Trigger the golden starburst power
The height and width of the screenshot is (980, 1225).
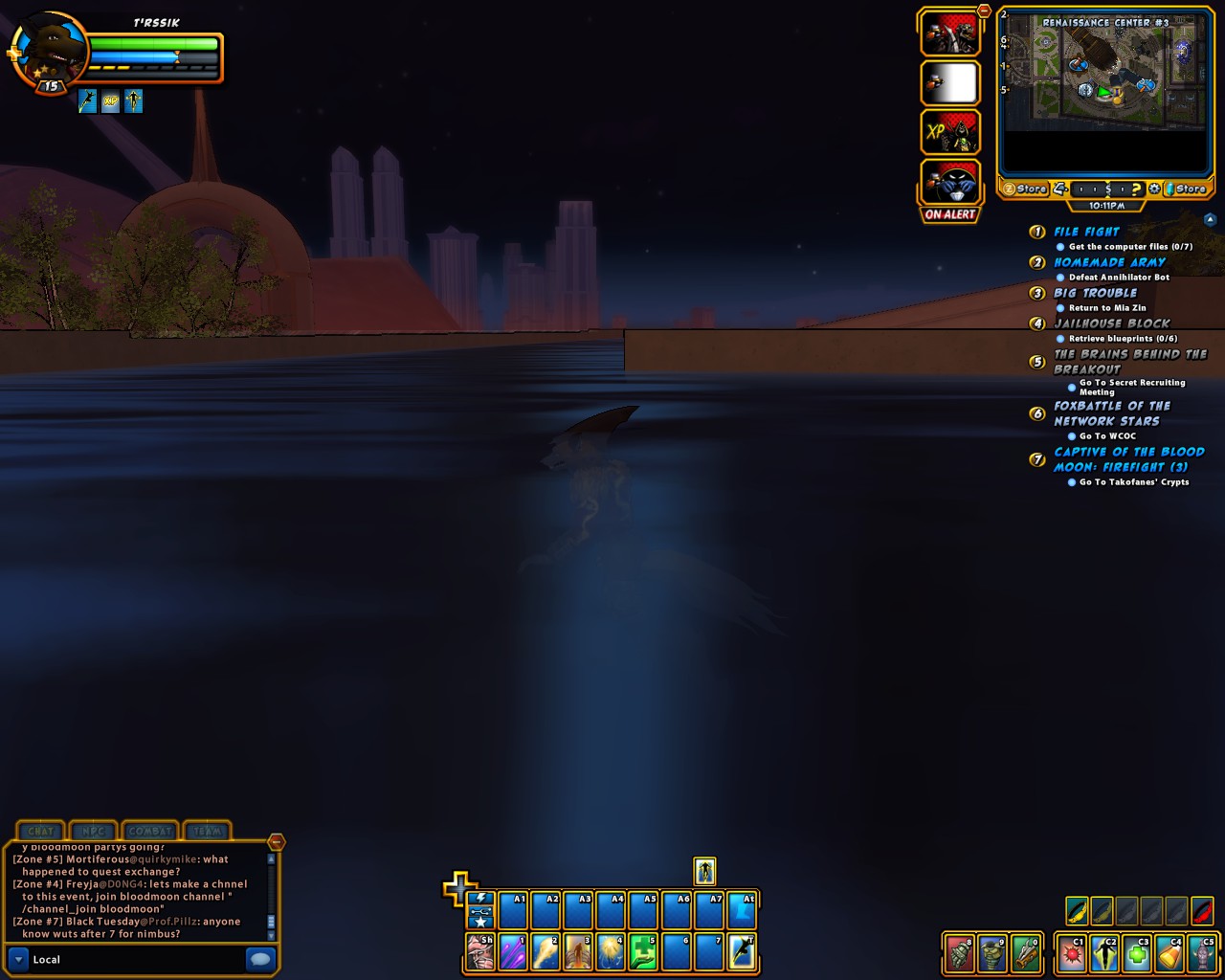click(x=611, y=952)
